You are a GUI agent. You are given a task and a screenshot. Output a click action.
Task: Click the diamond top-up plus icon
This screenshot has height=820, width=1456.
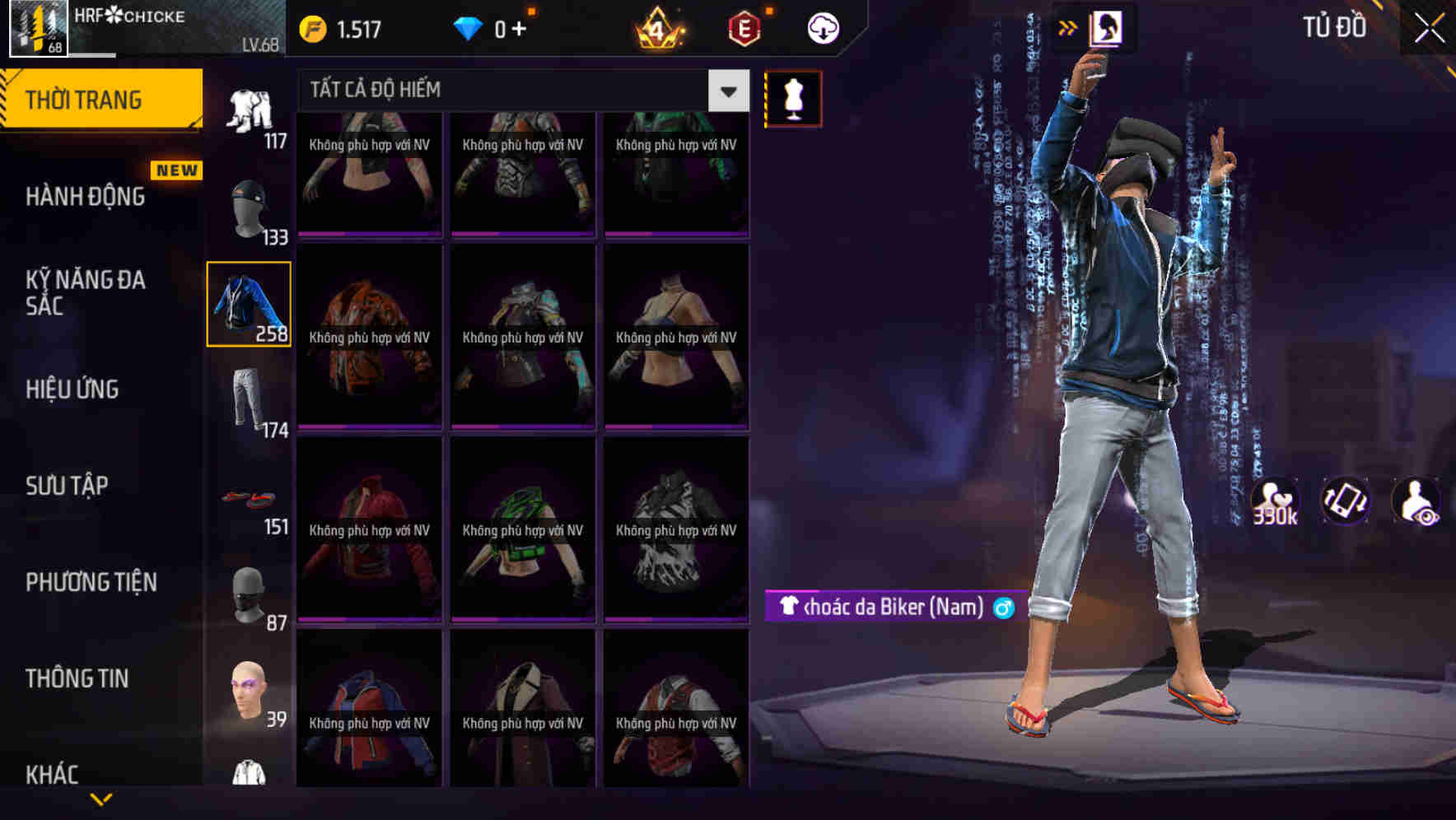[522, 28]
